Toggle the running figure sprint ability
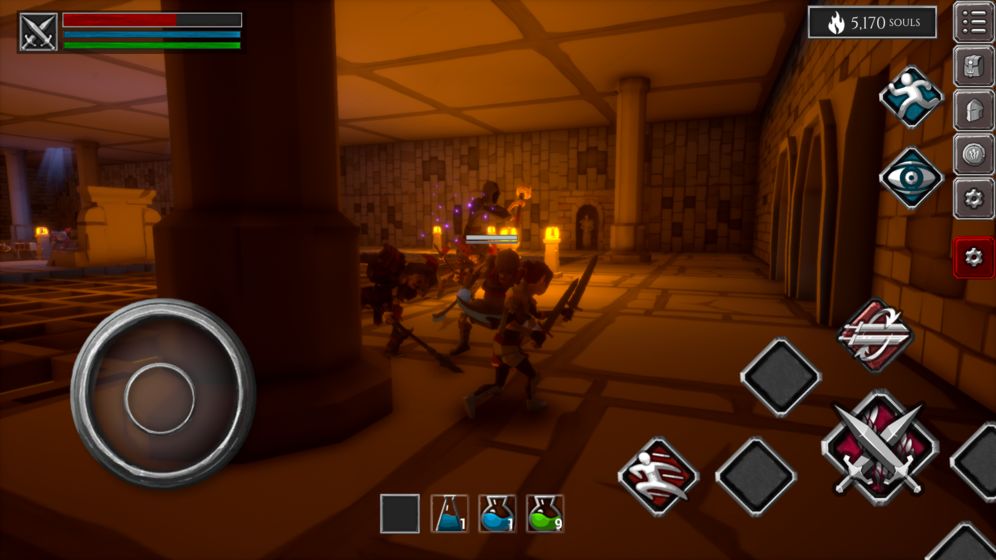 [910, 97]
